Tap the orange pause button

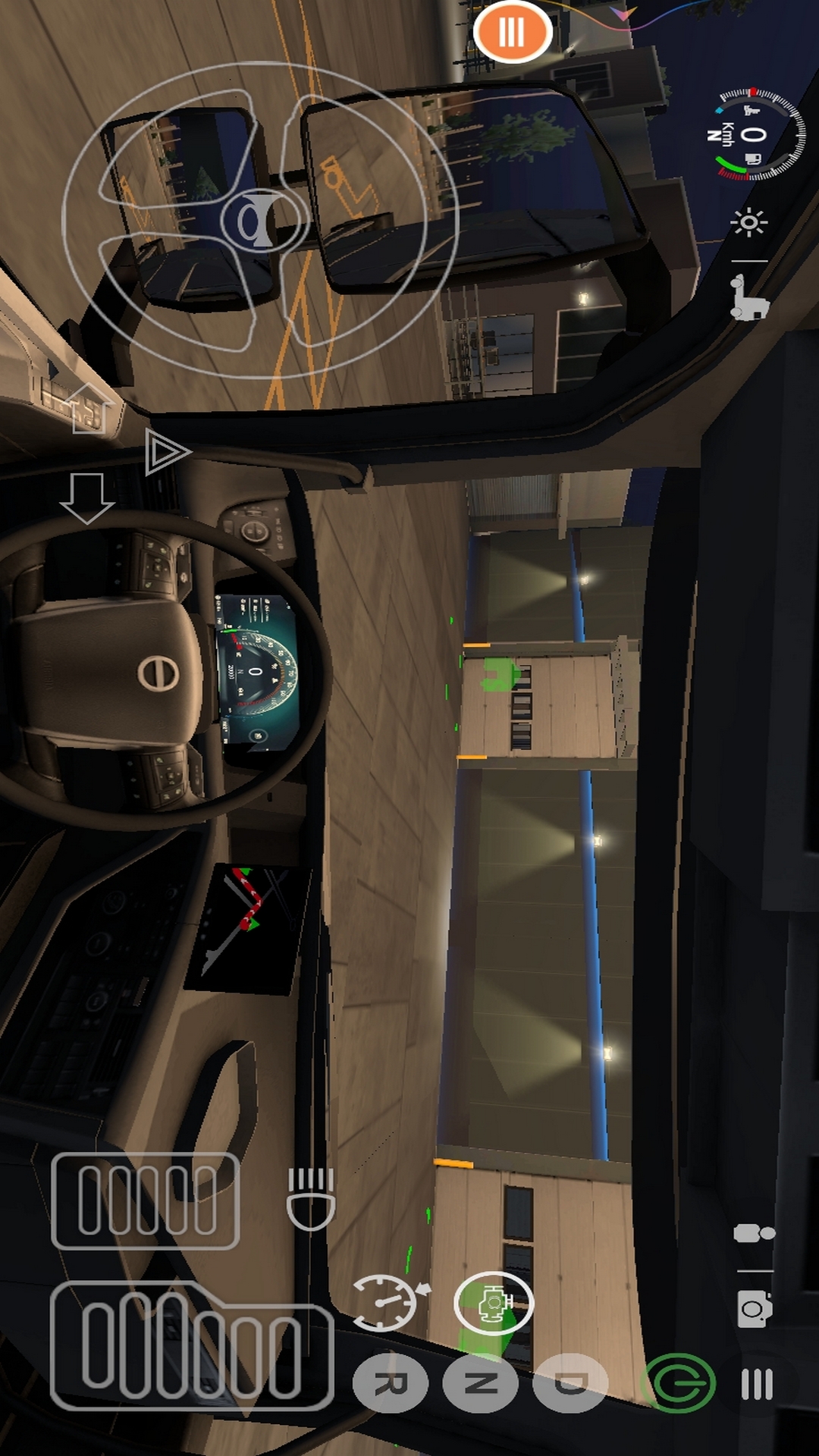click(x=512, y=32)
